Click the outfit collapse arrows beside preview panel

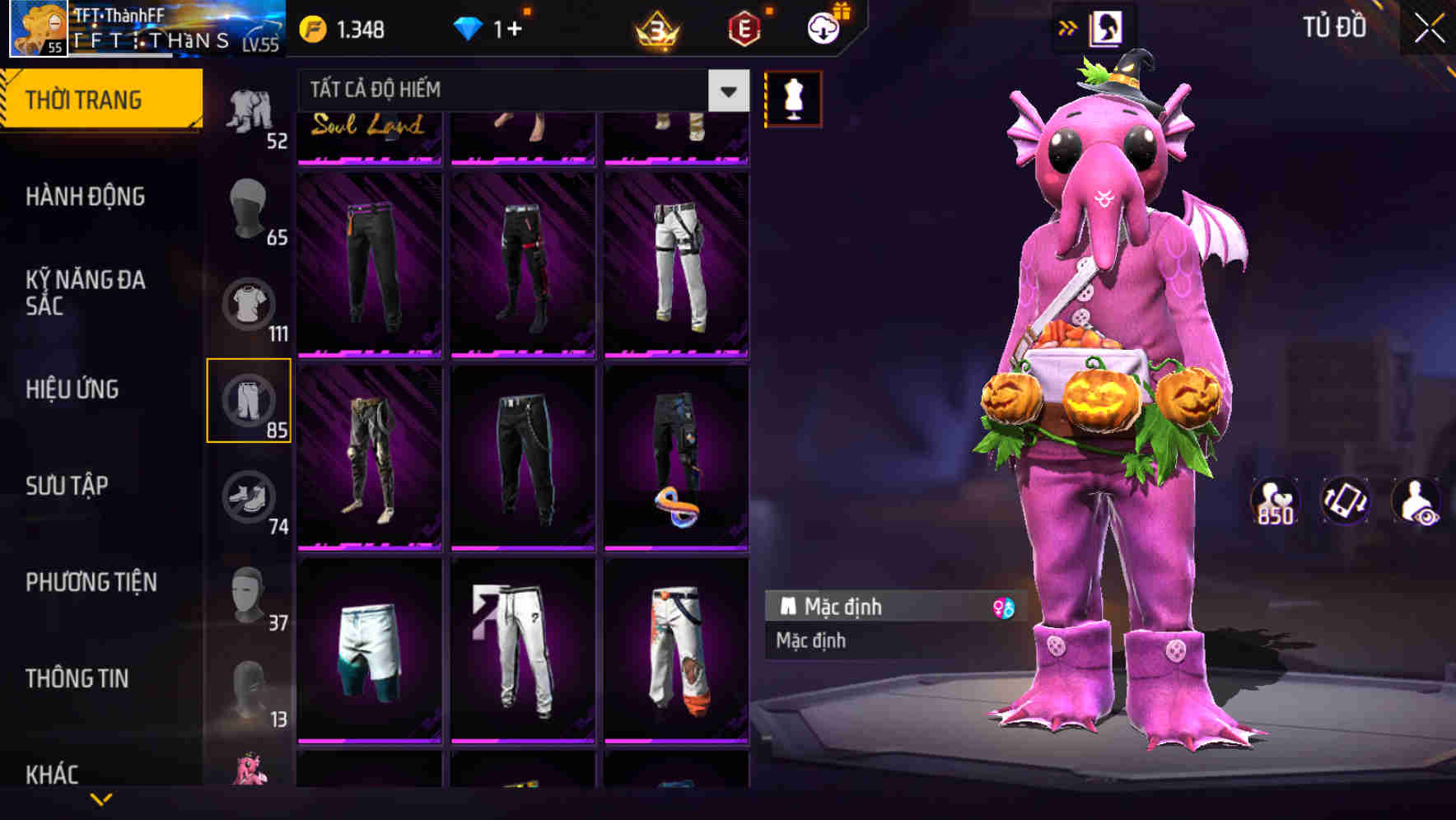coord(1068,27)
